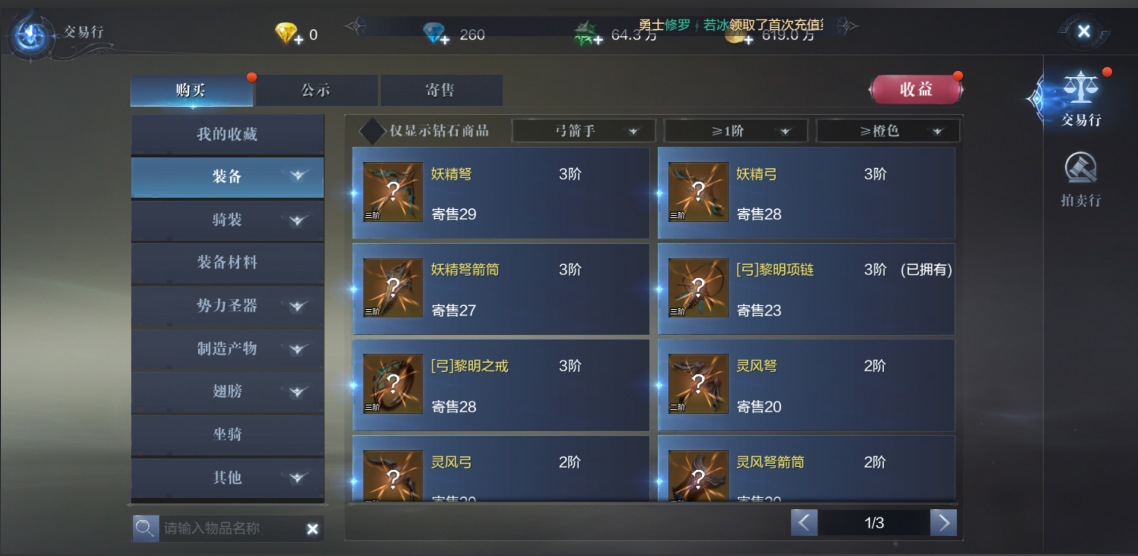1138x556 pixels.
Task: Expand the 骑装 category
Action: (x=227, y=220)
